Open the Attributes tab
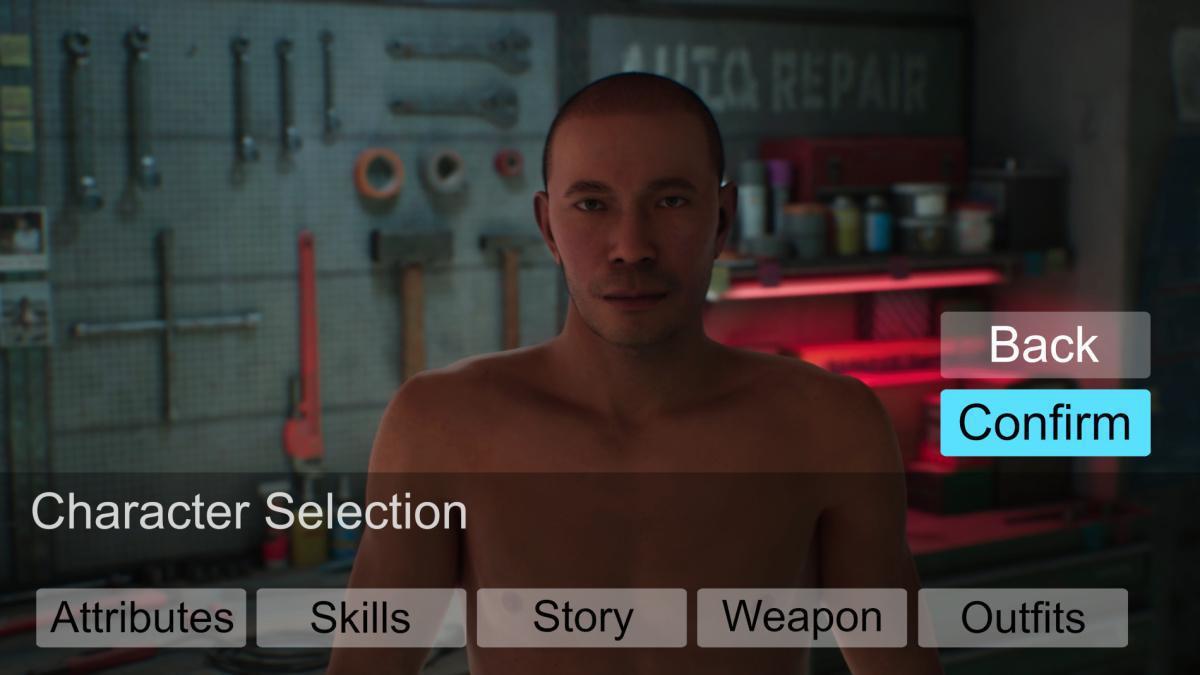Screen dimensions: 1200x675 coord(141,618)
